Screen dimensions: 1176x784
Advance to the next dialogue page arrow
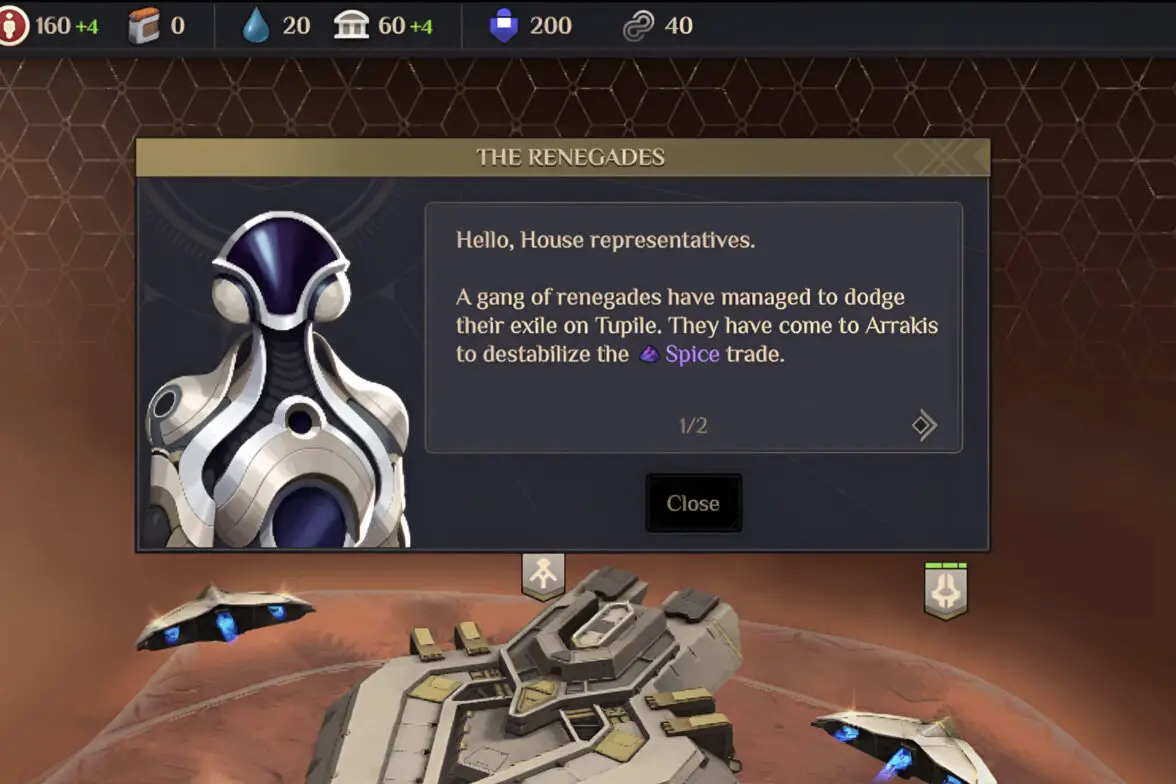tap(924, 425)
